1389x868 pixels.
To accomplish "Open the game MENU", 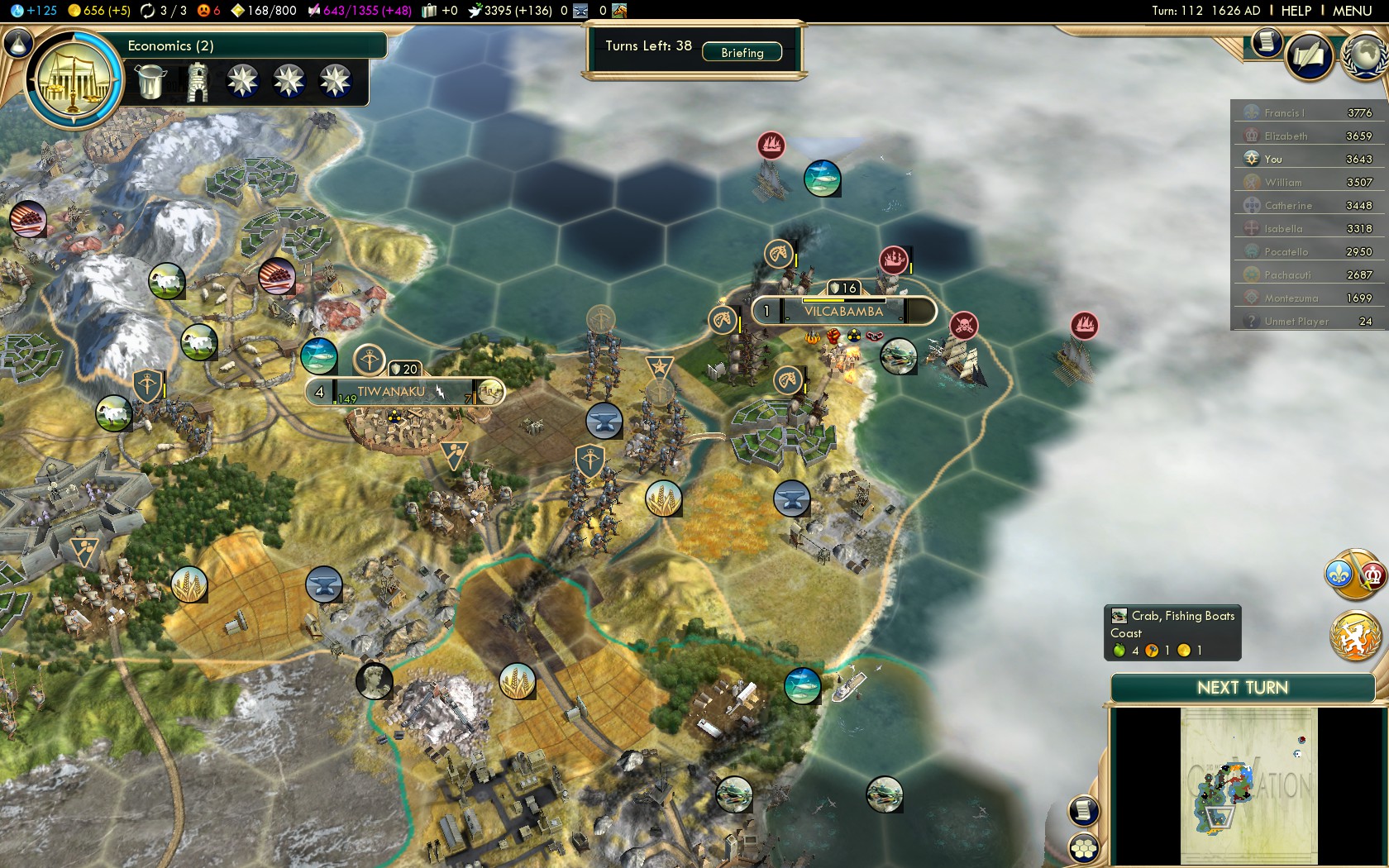I will (1352, 11).
